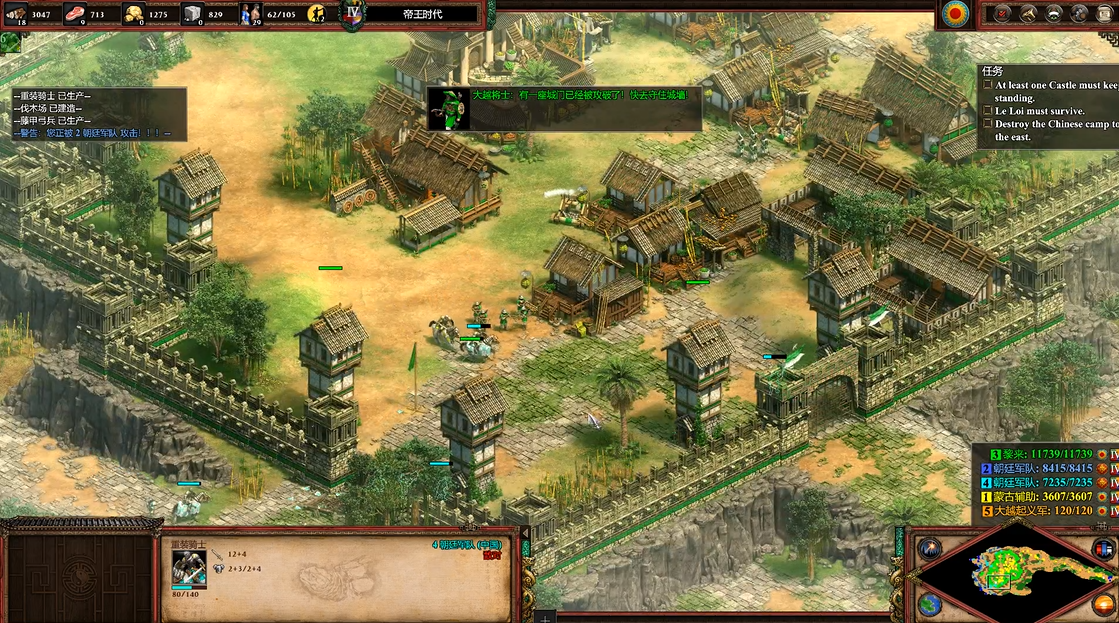1119x623 pixels.
Task: Open the scroll menu icon
Action: 1105,13
